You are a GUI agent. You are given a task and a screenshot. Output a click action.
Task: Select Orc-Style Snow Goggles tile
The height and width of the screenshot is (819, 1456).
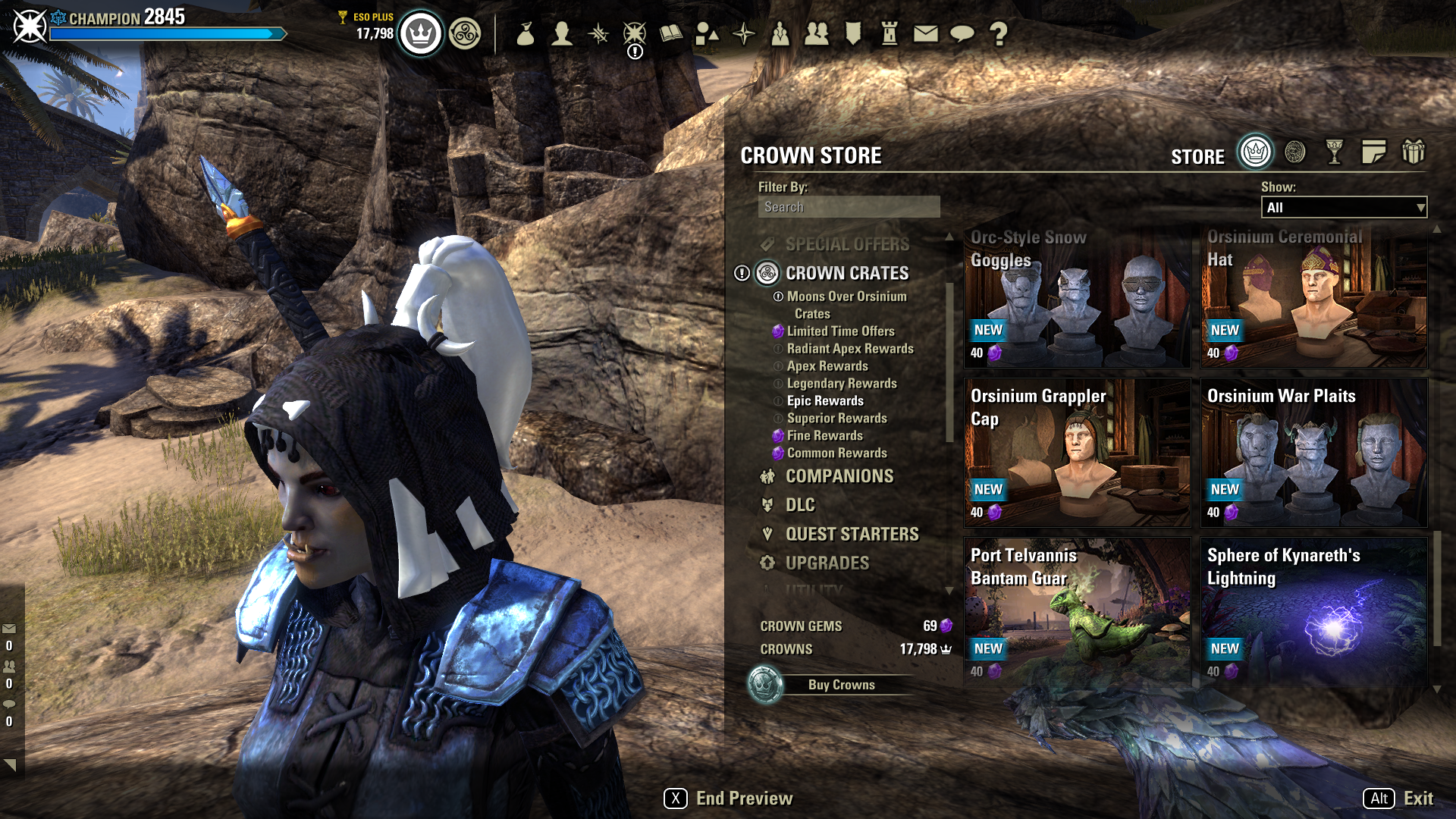(x=1077, y=298)
